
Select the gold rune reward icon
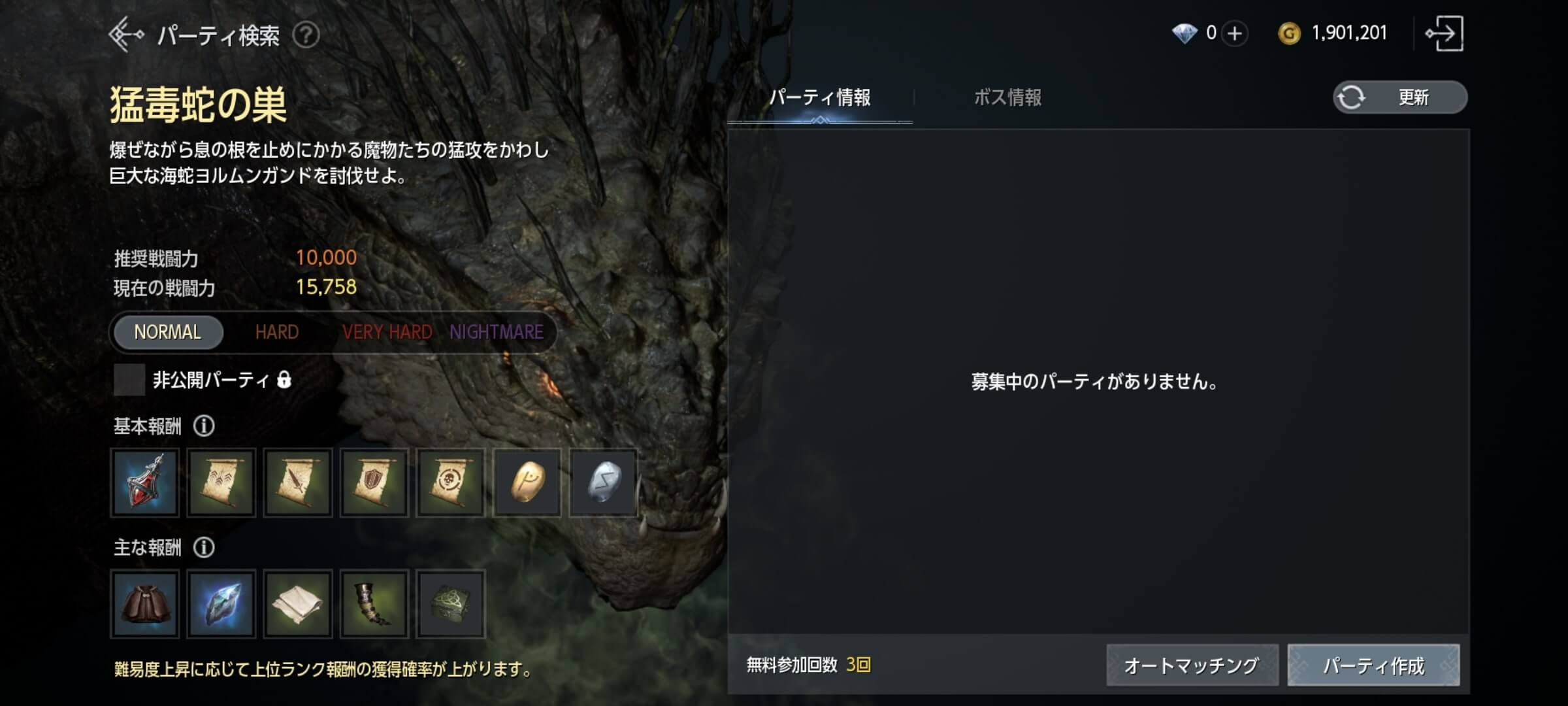click(x=527, y=484)
